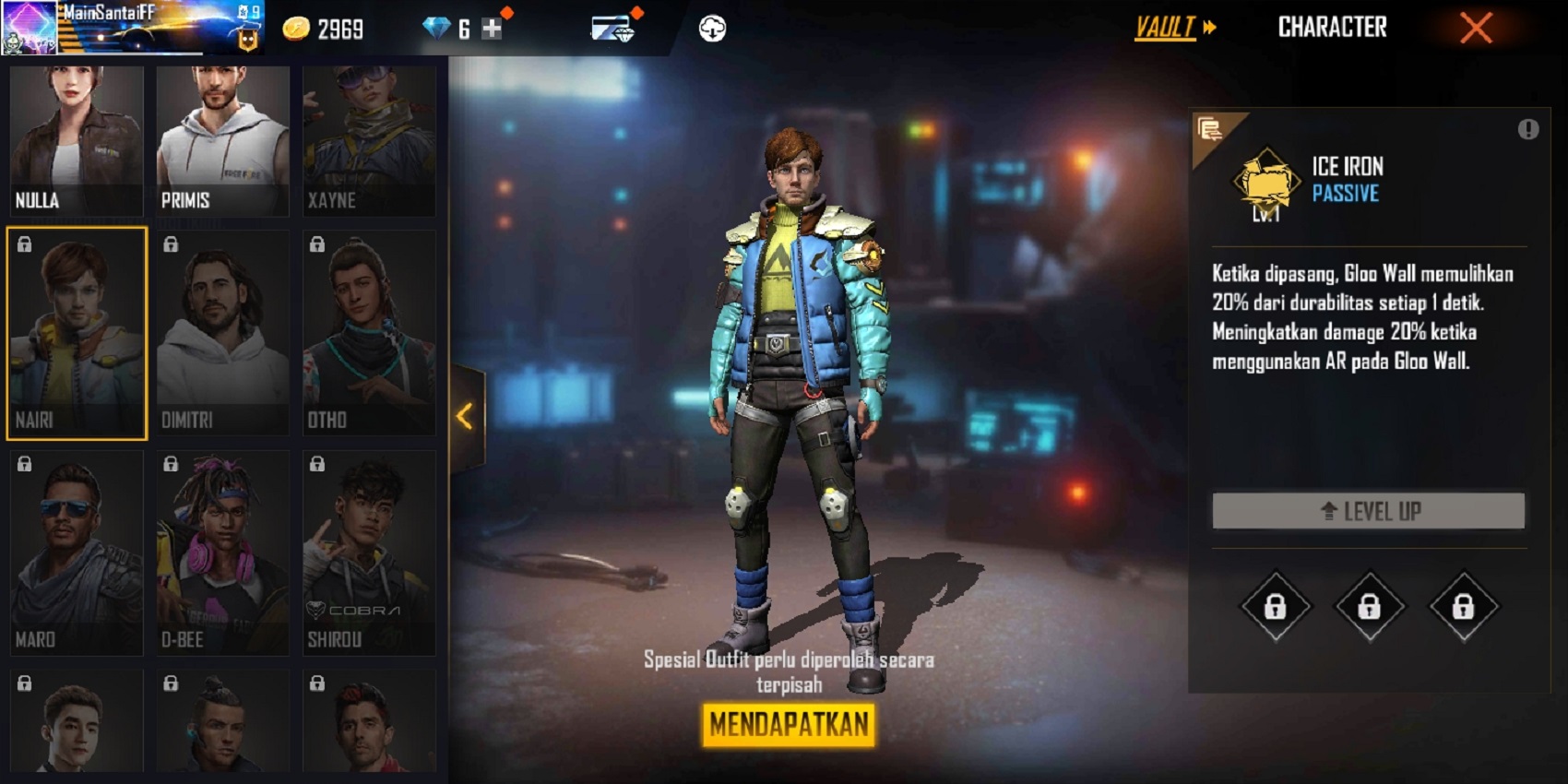Open the VAULT menu item
1568x784 pixels.
(x=1164, y=27)
